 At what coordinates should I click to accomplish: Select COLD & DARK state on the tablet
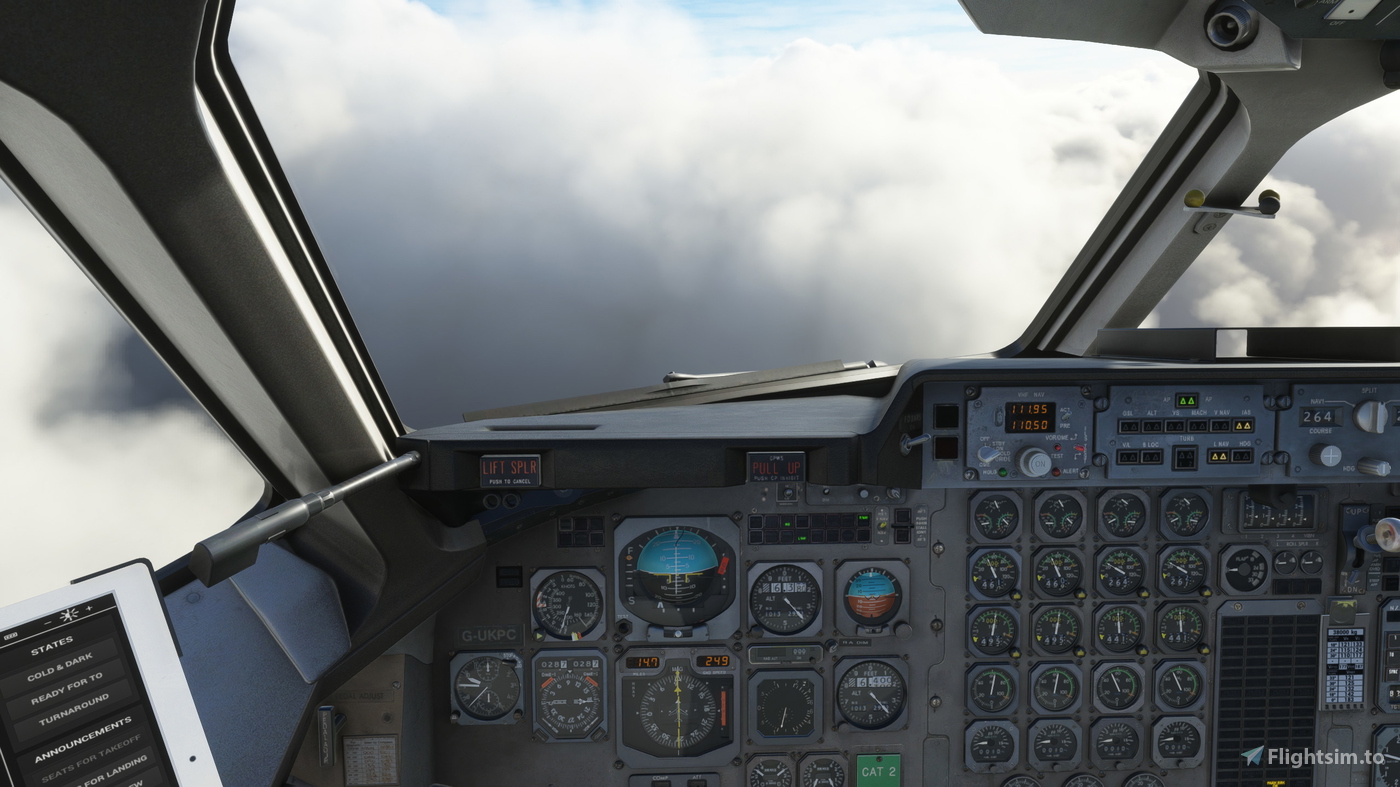point(60,665)
